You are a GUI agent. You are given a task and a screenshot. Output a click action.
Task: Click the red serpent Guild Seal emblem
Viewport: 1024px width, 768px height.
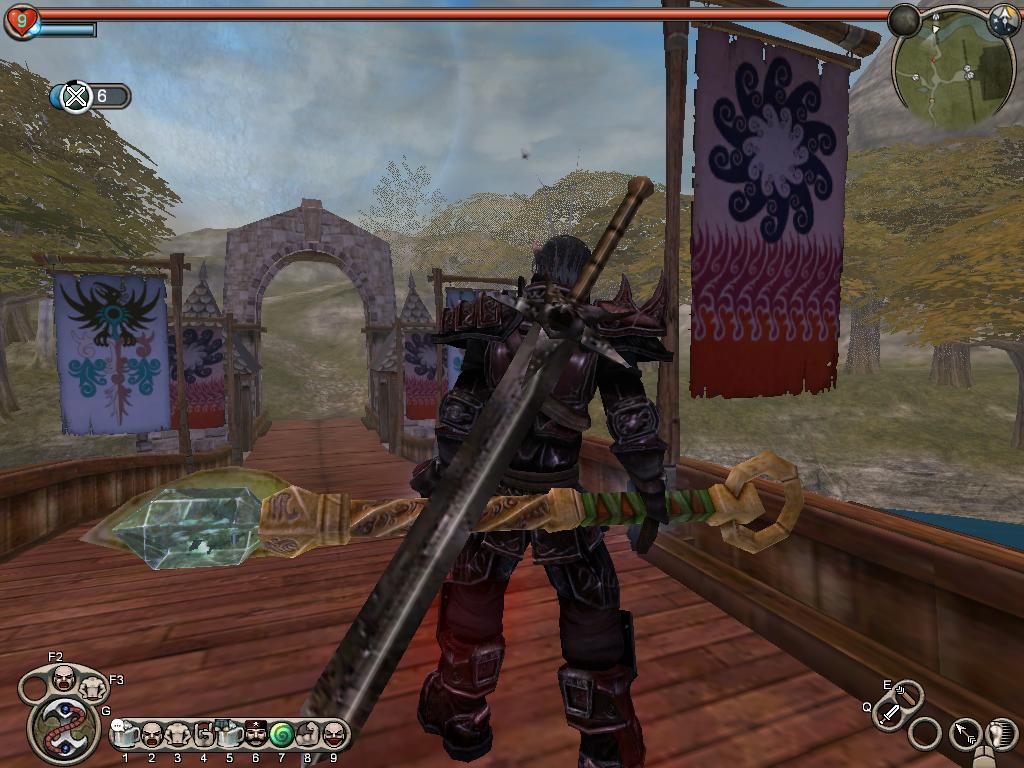[x=65, y=728]
